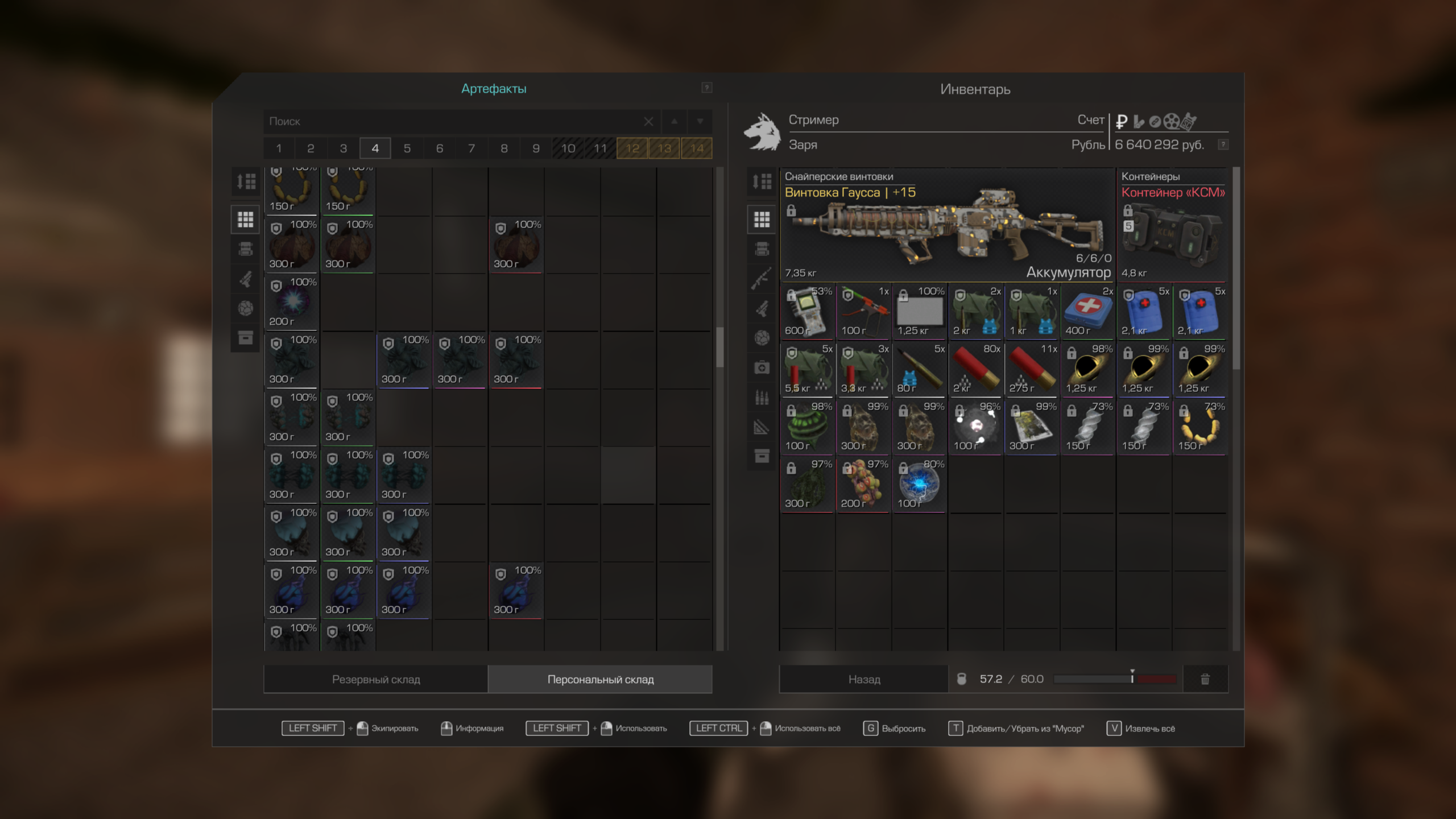Switch to Персональный склад tab
Viewport: 1456px width, 819px height.
pos(600,679)
